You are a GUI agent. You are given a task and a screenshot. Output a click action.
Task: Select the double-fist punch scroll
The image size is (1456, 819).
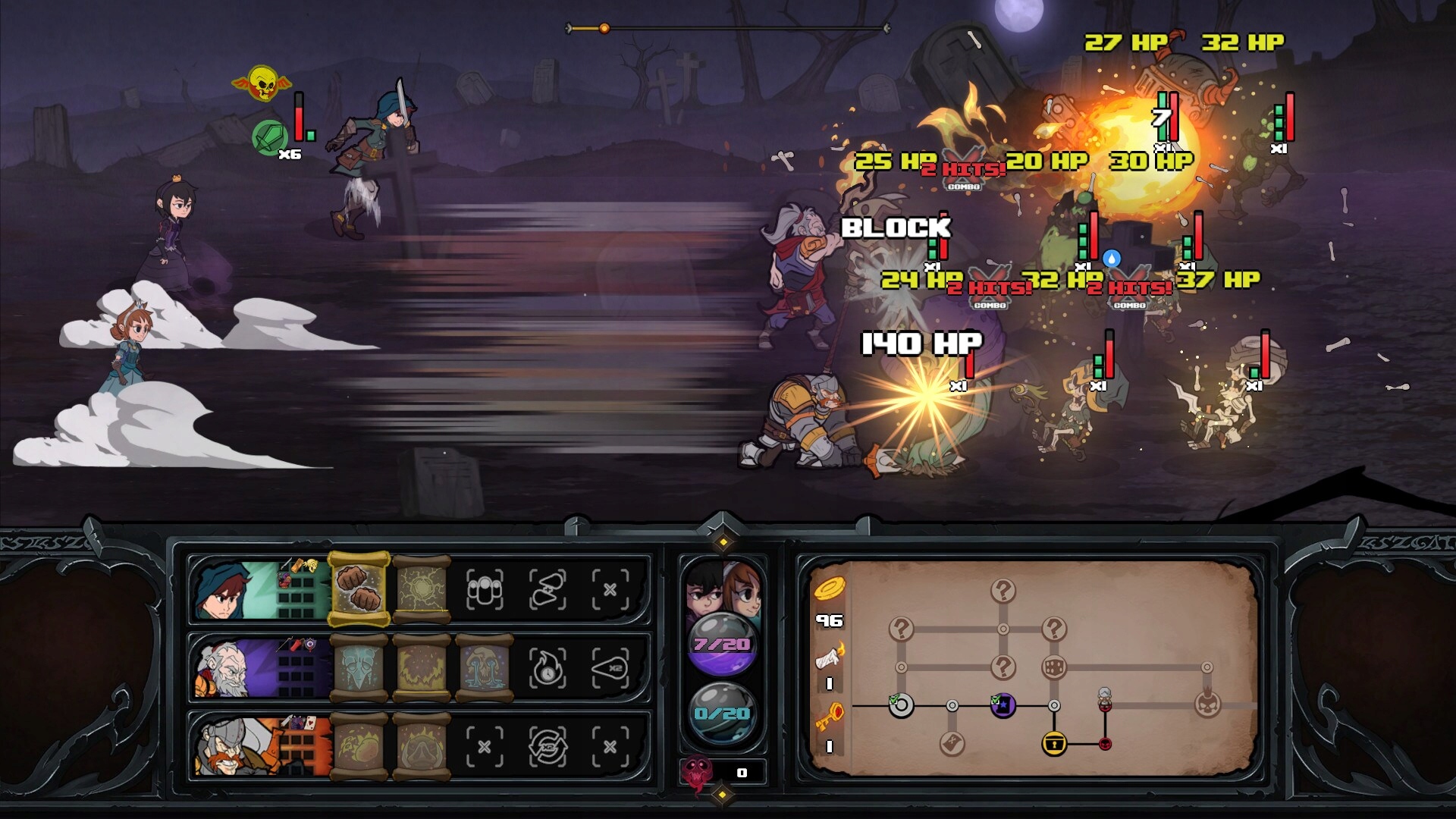tap(359, 590)
